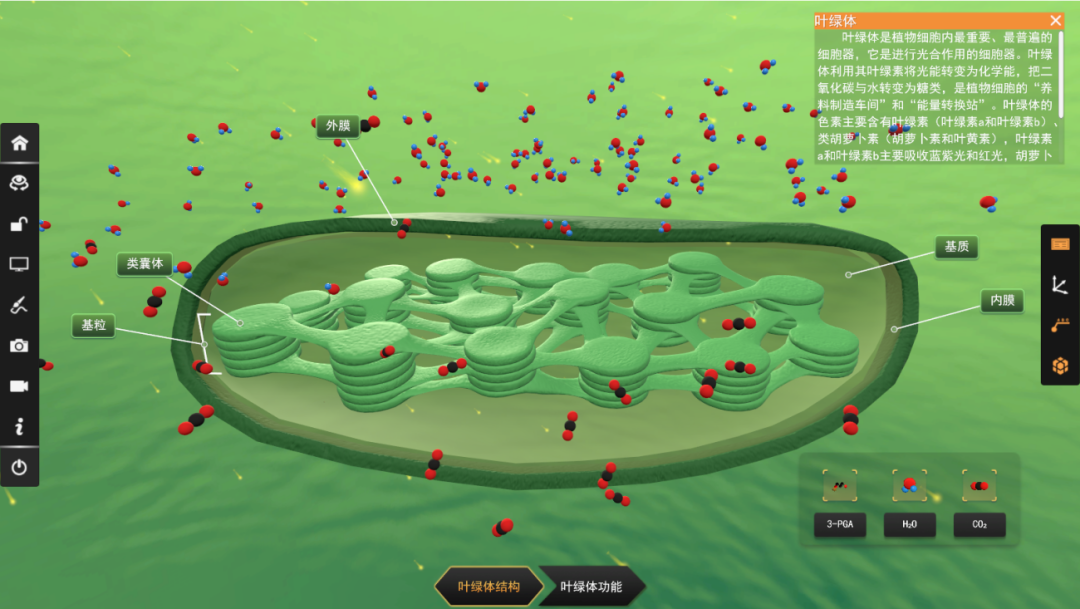Select the monitor display icon

[x=19, y=264]
